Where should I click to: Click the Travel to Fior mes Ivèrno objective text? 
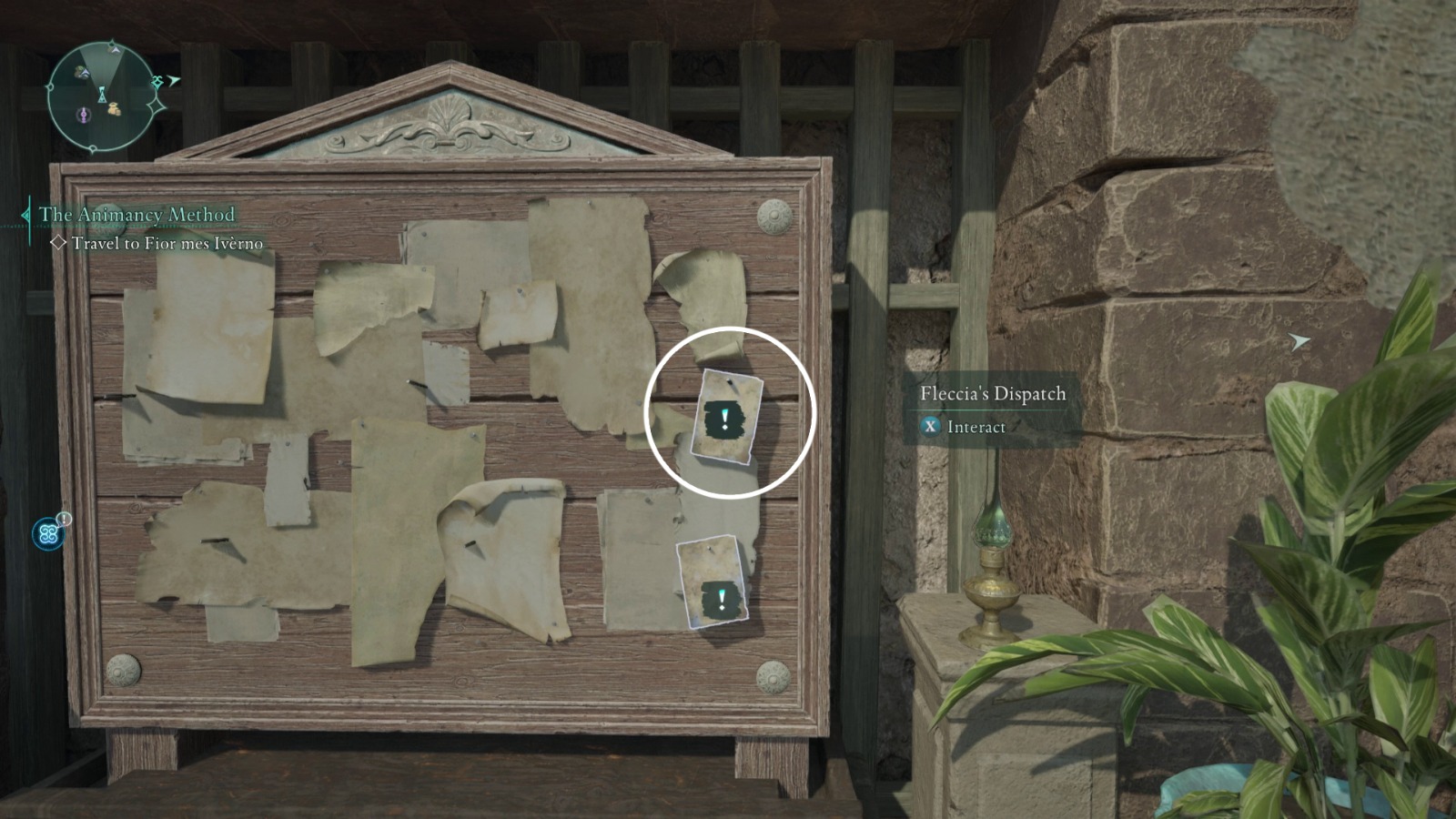[x=167, y=242]
